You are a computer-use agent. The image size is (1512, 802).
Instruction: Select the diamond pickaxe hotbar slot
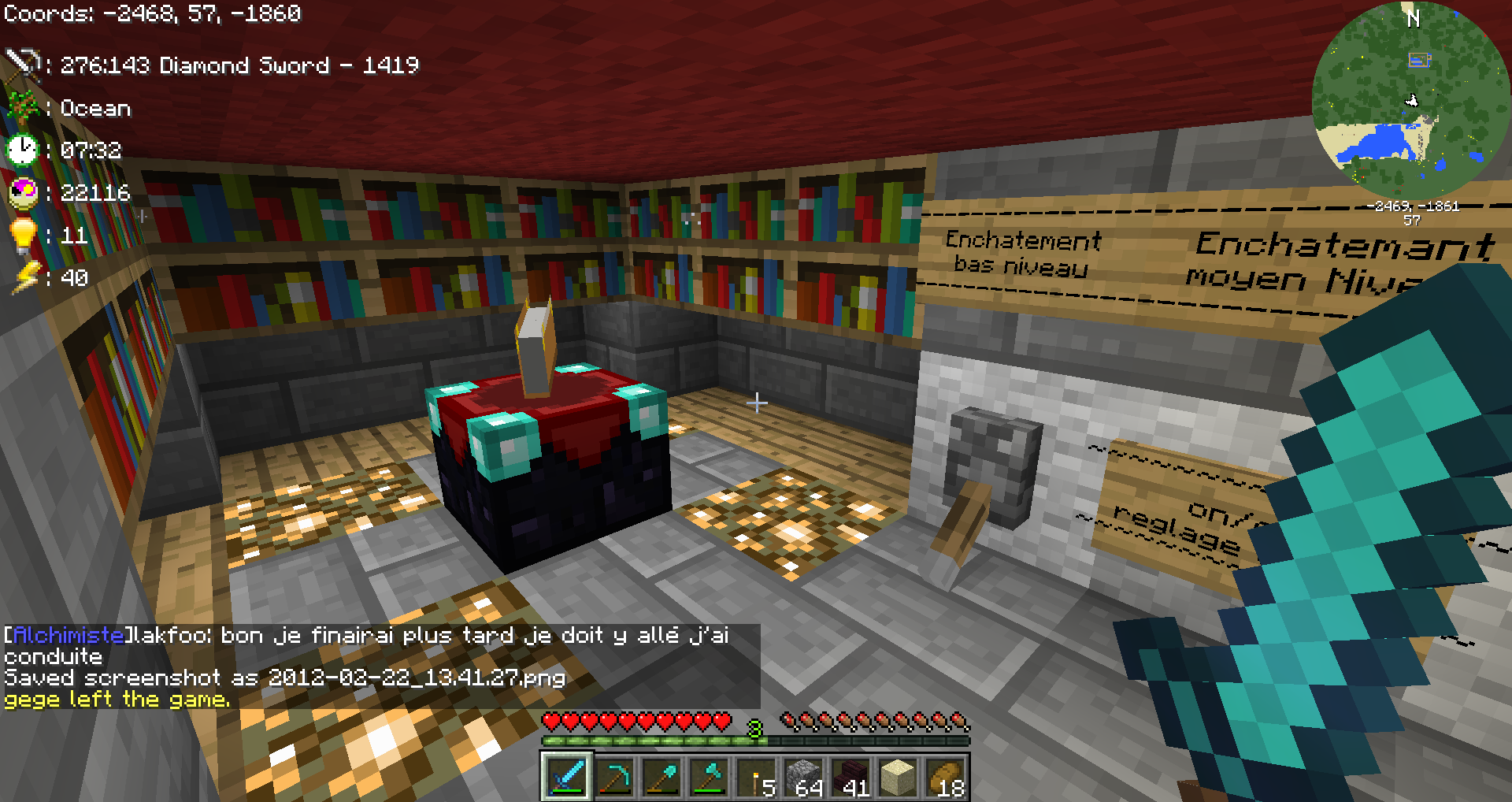tap(613, 777)
